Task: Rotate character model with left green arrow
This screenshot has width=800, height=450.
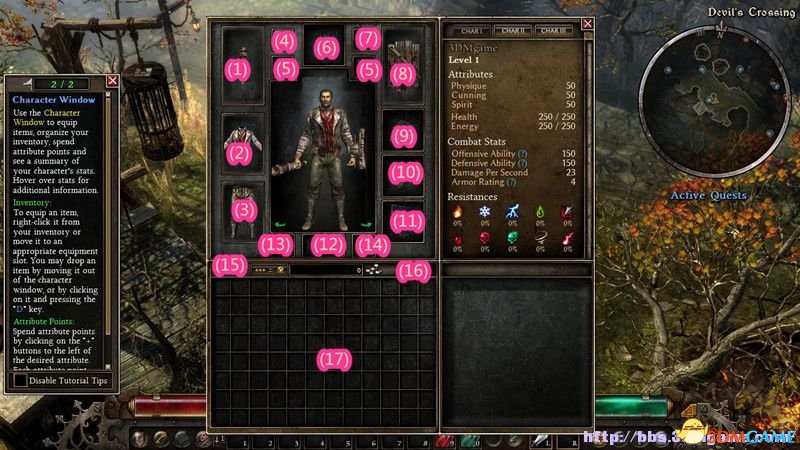Action: pyautogui.click(x=281, y=224)
